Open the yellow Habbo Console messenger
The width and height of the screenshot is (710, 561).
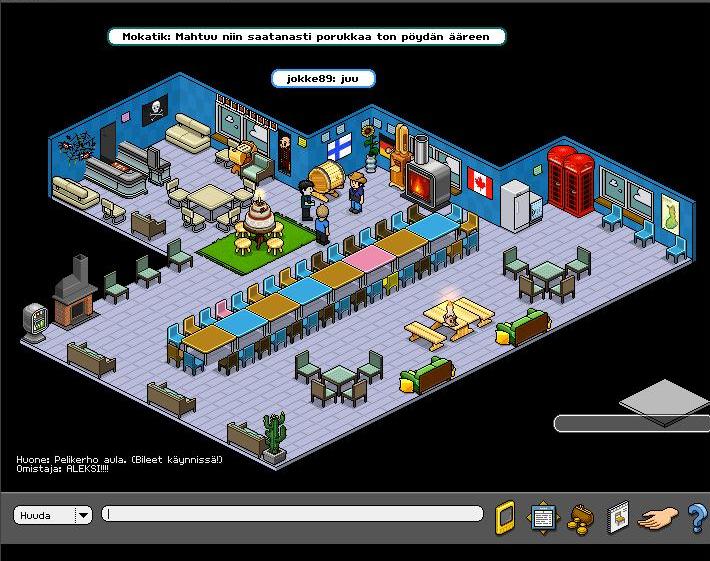click(x=506, y=517)
